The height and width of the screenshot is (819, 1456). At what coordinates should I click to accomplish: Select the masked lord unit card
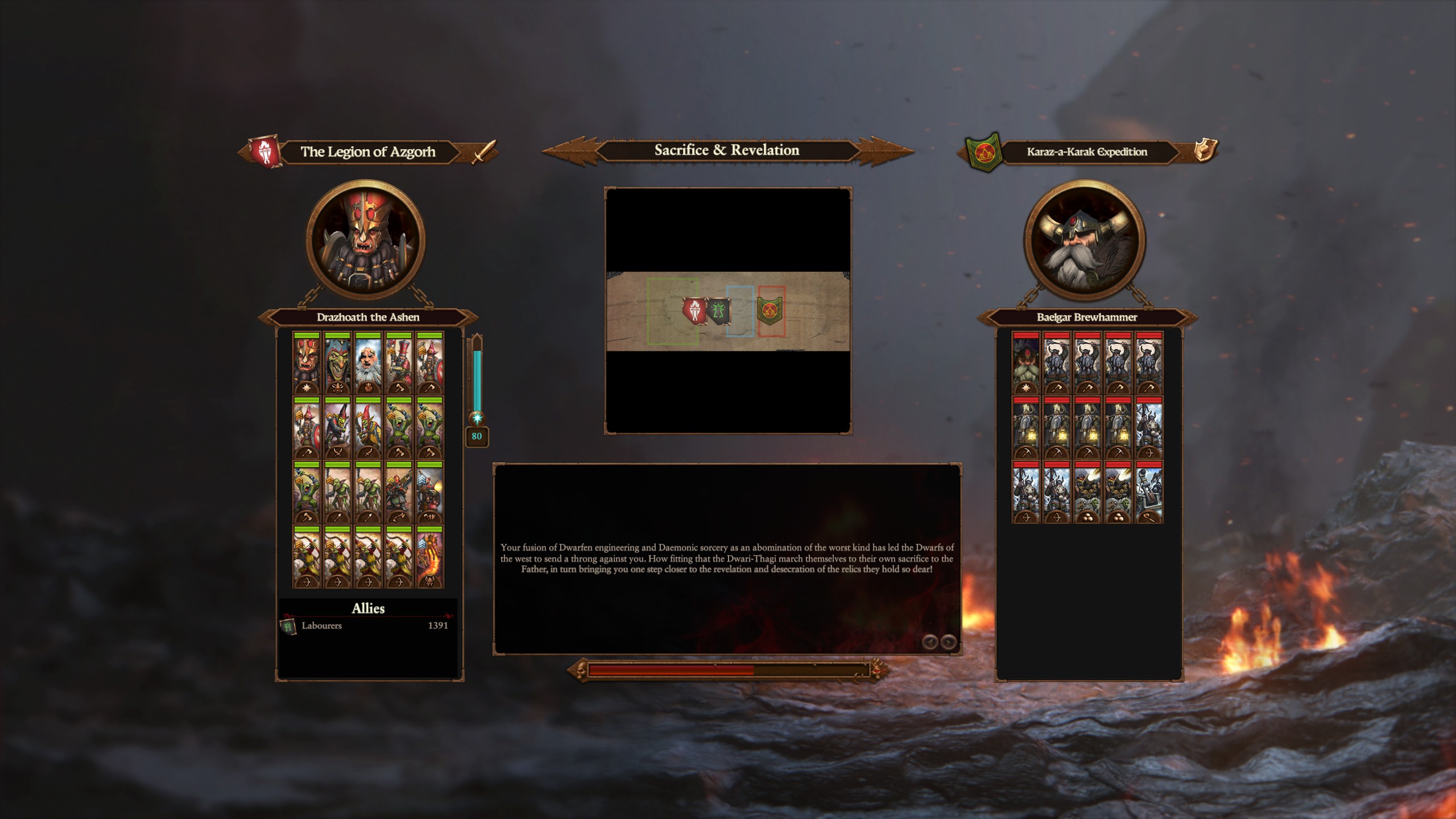click(307, 363)
